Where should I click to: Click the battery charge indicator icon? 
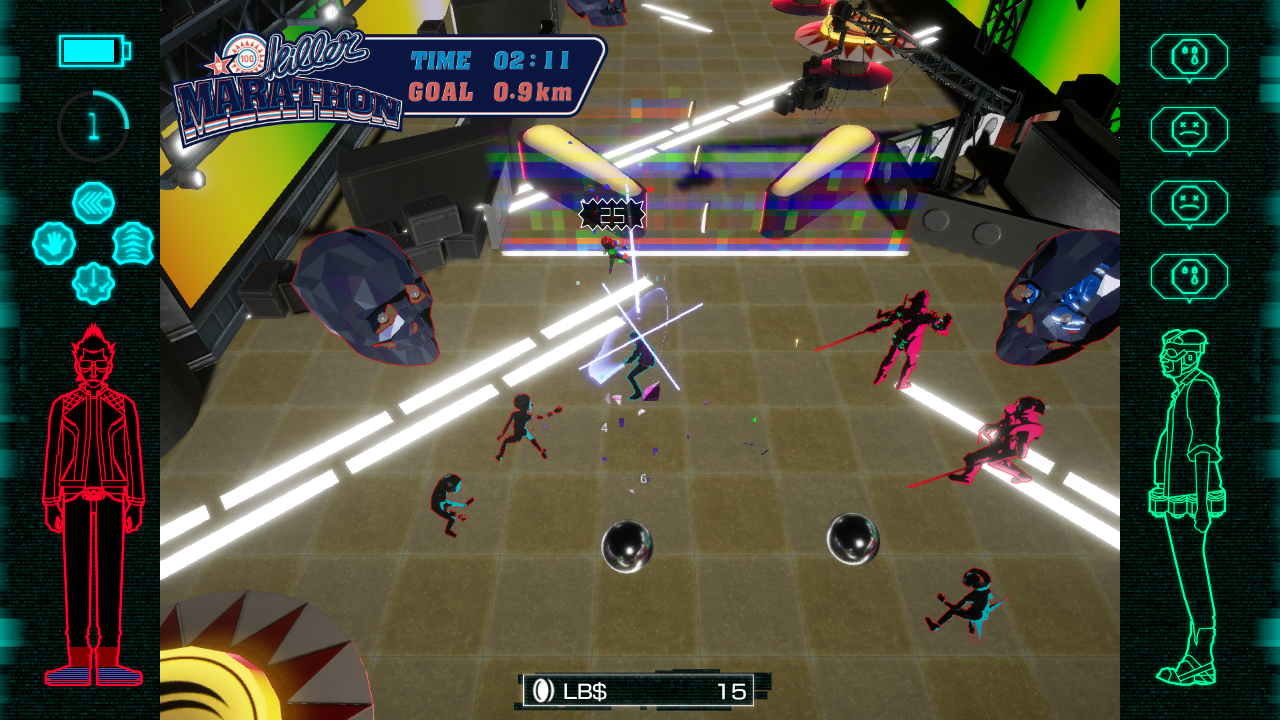(94, 50)
